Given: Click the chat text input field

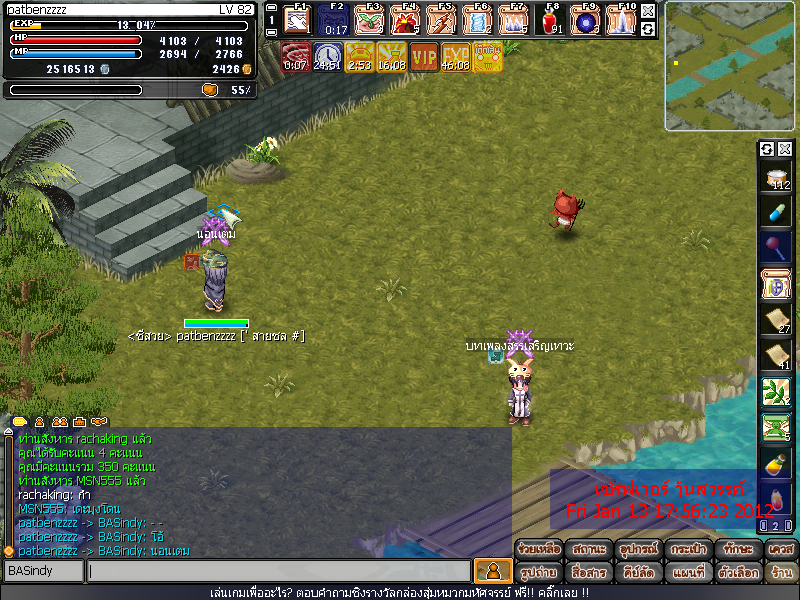Looking at the screenshot, I should pos(278,571).
